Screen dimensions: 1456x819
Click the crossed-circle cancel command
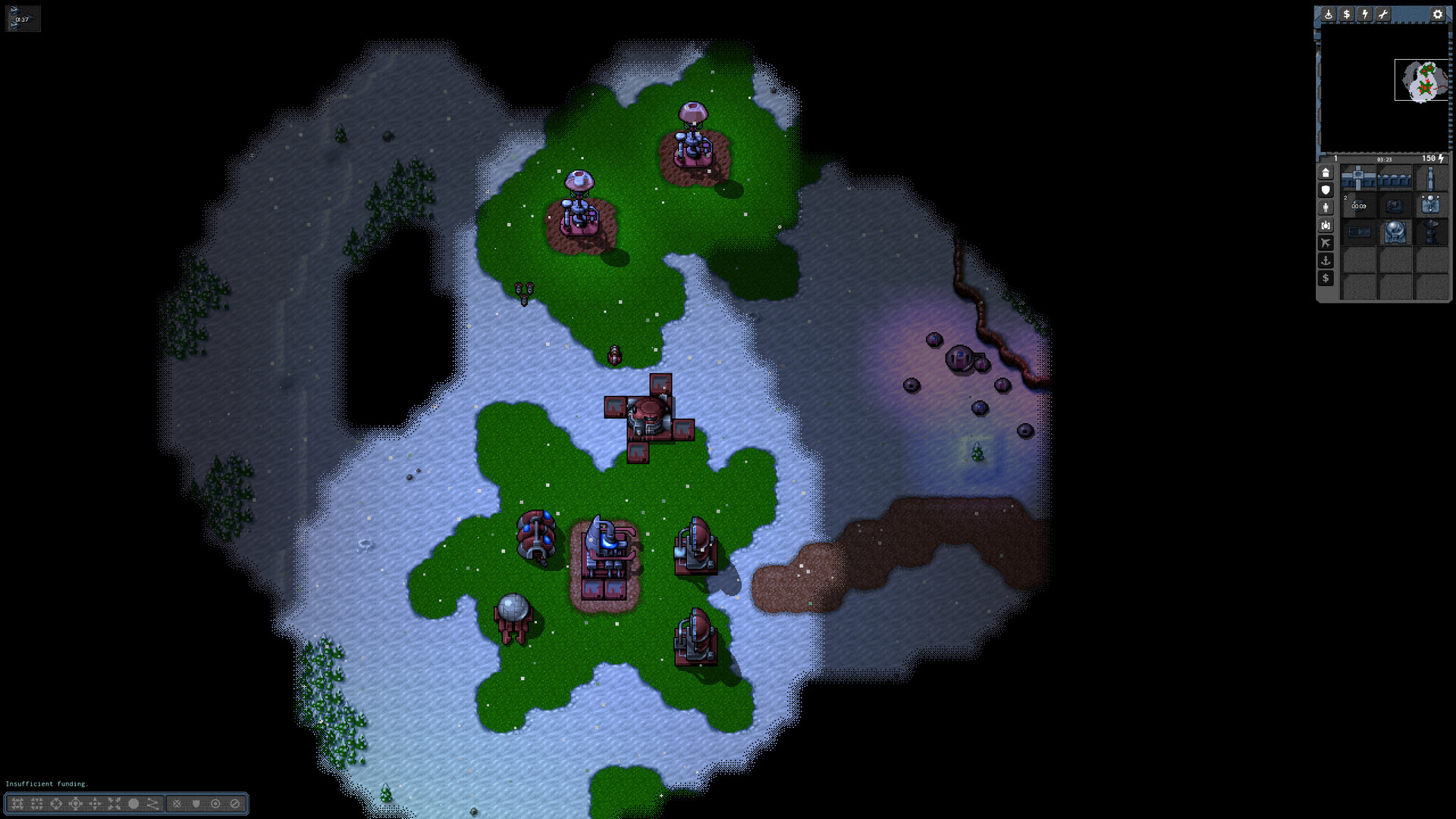click(x=235, y=804)
